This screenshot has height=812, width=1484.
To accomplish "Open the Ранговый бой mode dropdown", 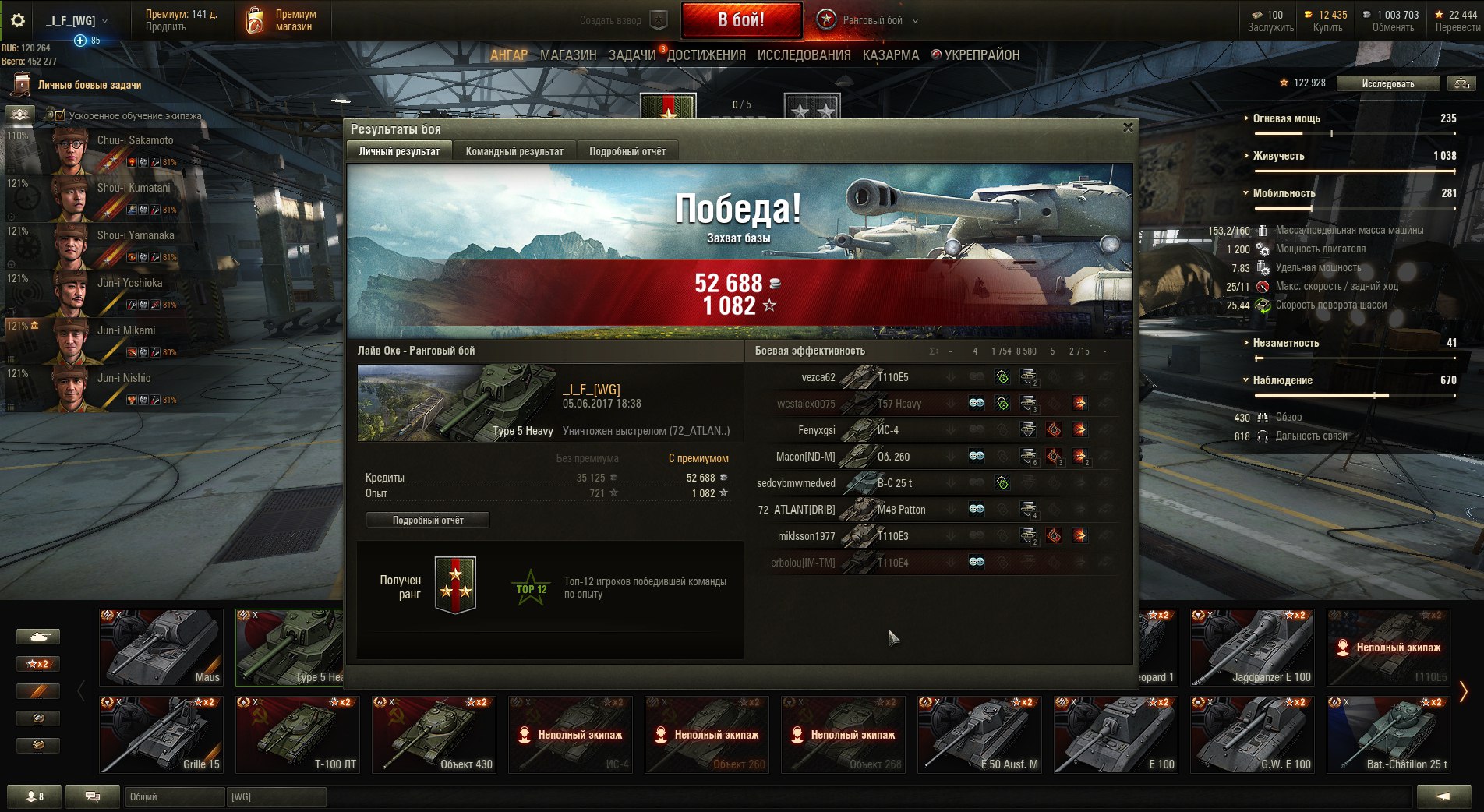I will click(915, 21).
